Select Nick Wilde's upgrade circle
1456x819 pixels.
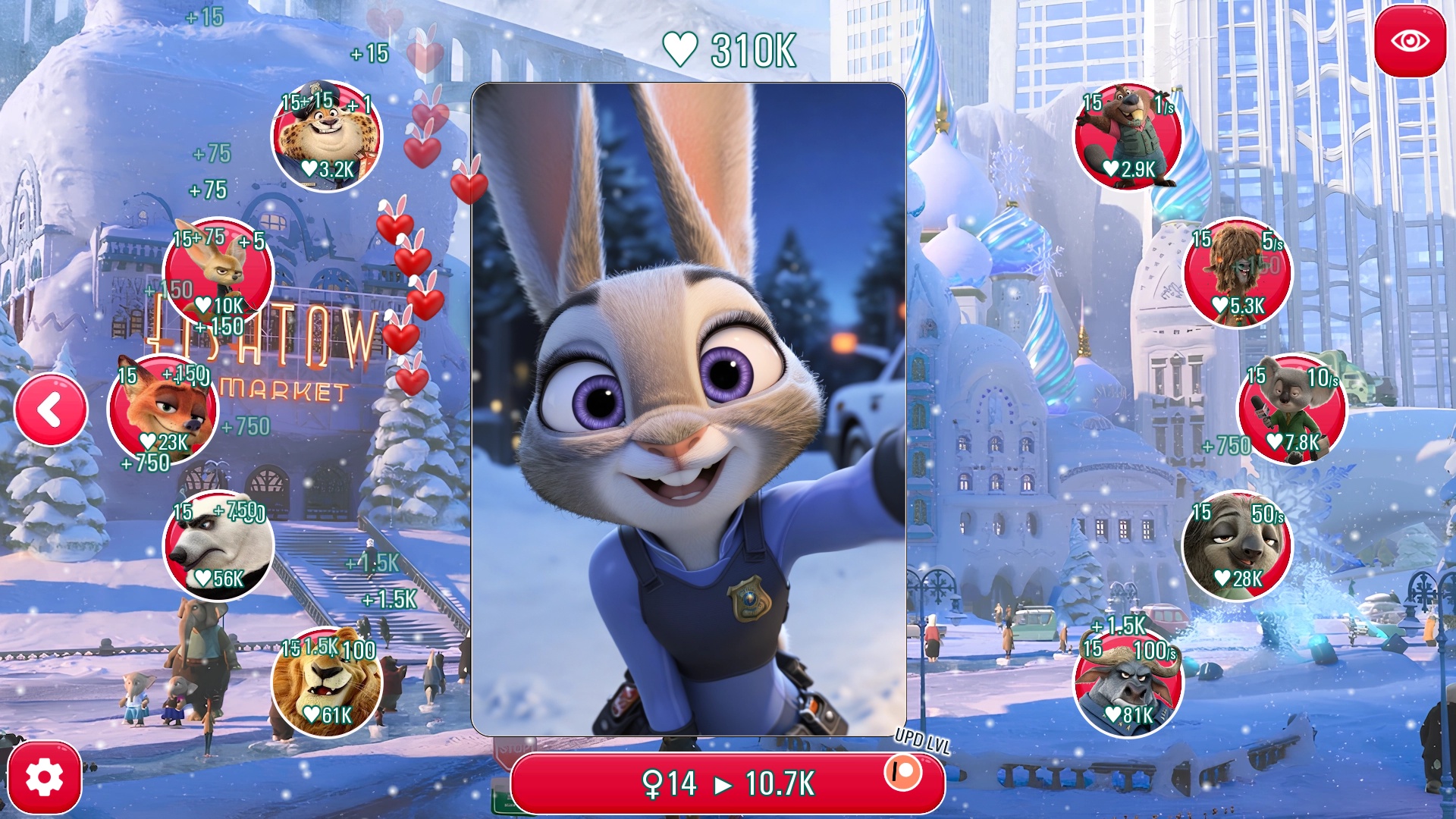click(166, 409)
